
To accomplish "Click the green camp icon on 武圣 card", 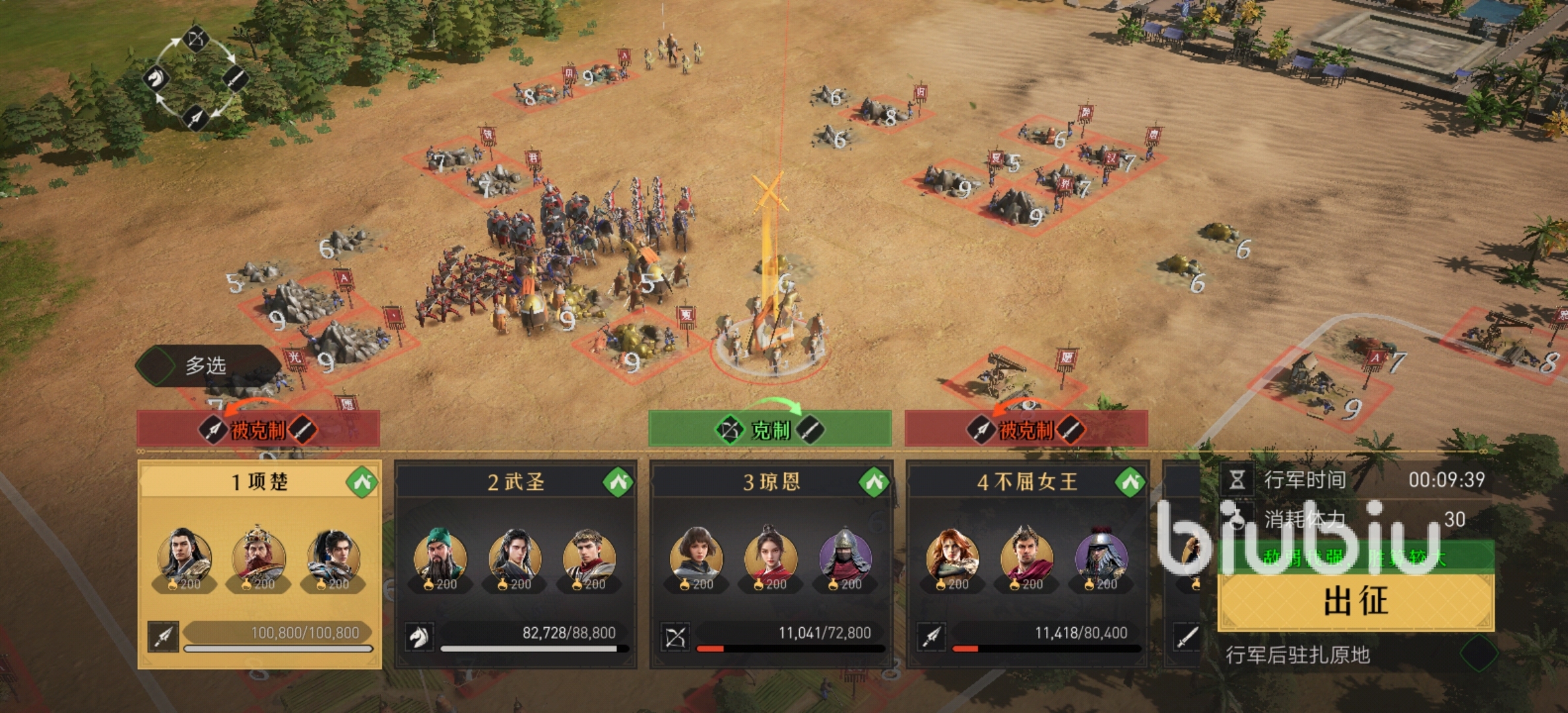I will pos(618,483).
